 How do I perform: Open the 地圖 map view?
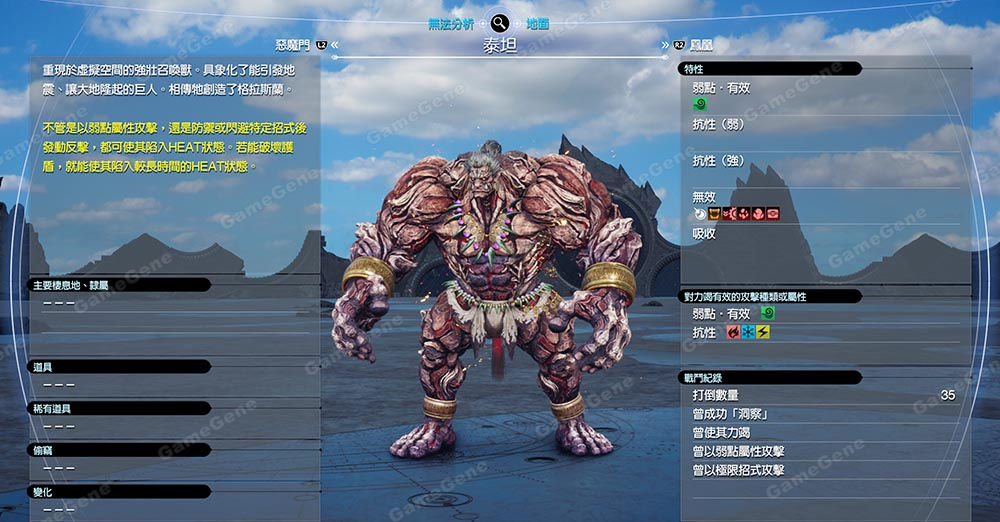537,23
